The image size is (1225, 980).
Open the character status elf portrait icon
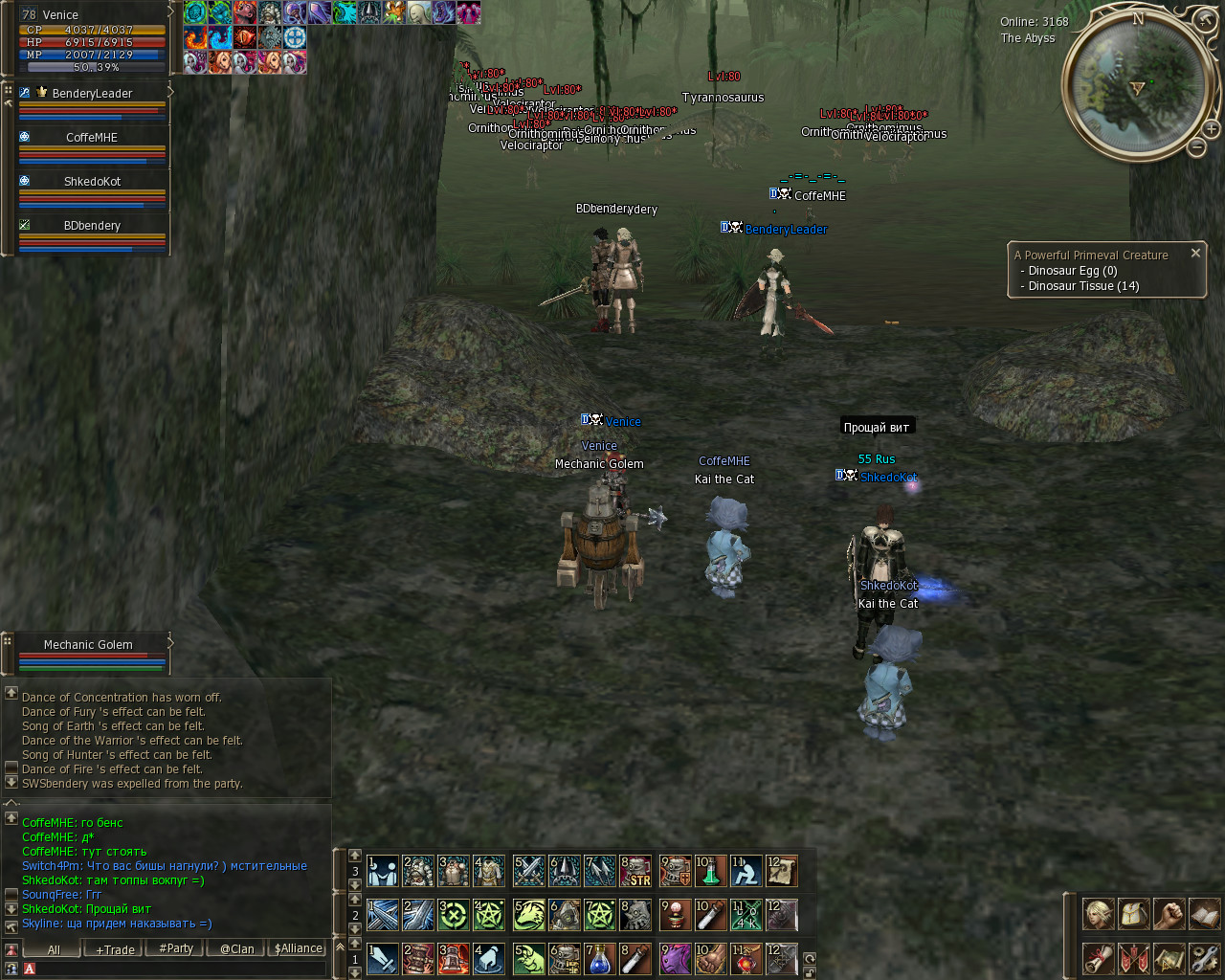[1098, 914]
